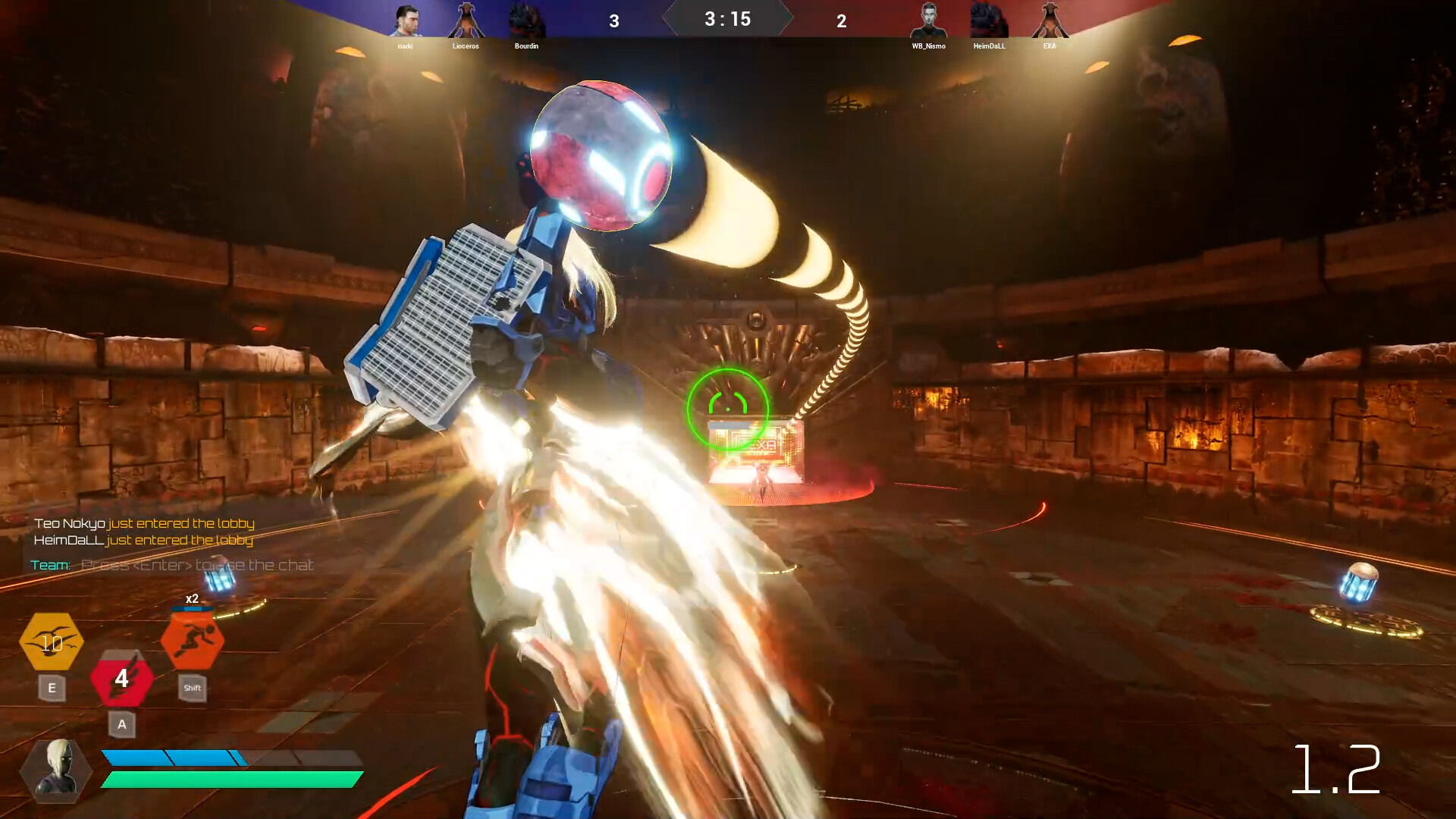This screenshot has height=819, width=1456.
Task: Select your character portrait at bottom left
Action: click(57, 771)
